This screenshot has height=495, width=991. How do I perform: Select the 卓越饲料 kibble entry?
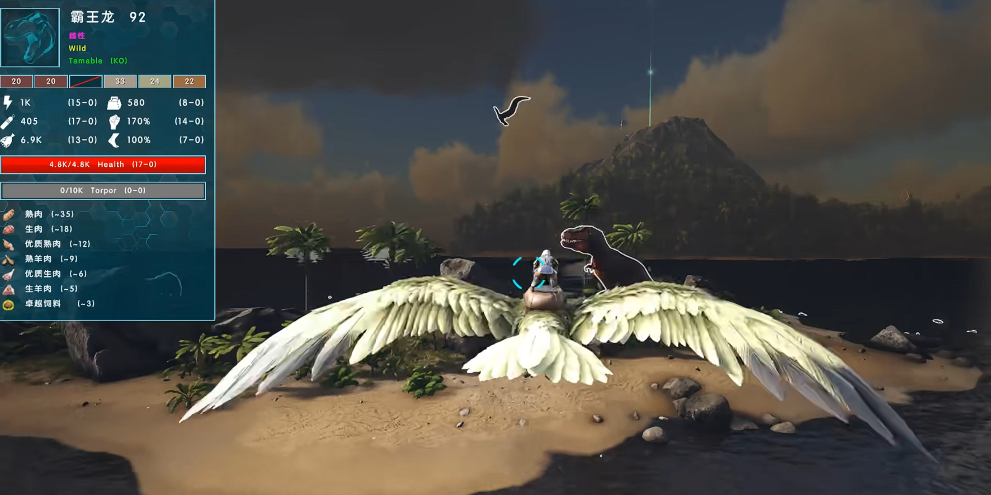tap(50, 304)
